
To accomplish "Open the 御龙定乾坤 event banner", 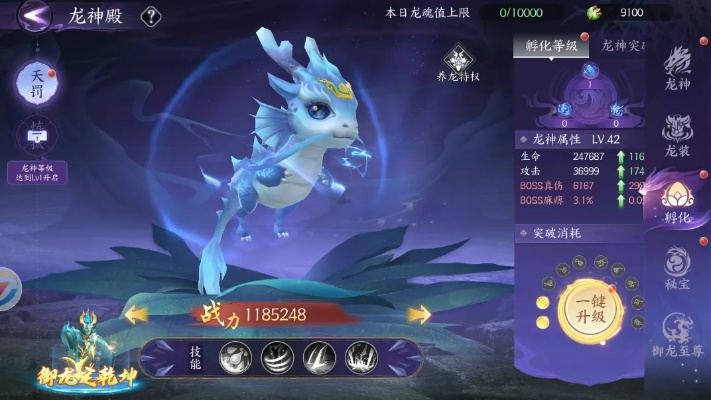I will pos(83,358).
